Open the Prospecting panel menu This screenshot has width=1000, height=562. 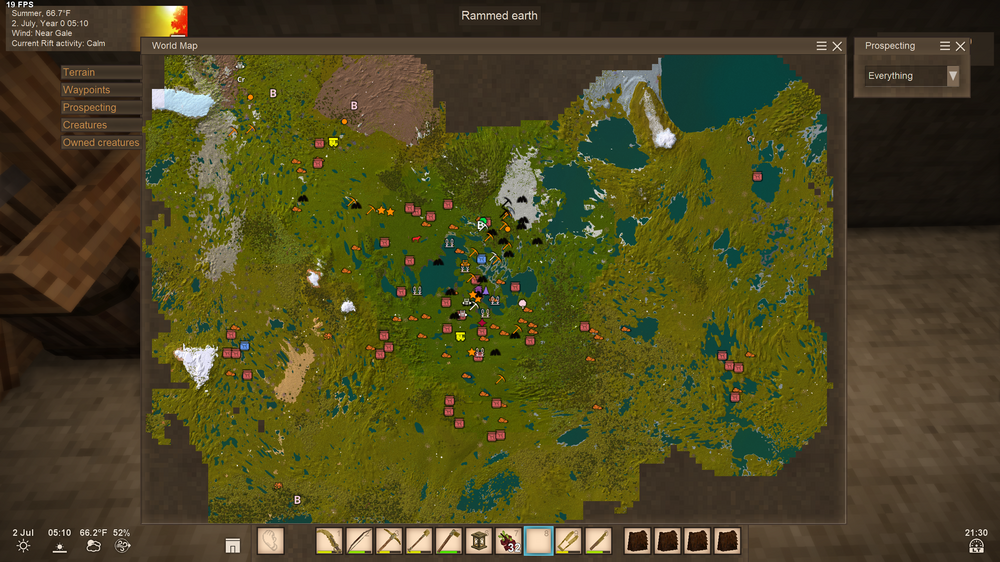(x=945, y=46)
